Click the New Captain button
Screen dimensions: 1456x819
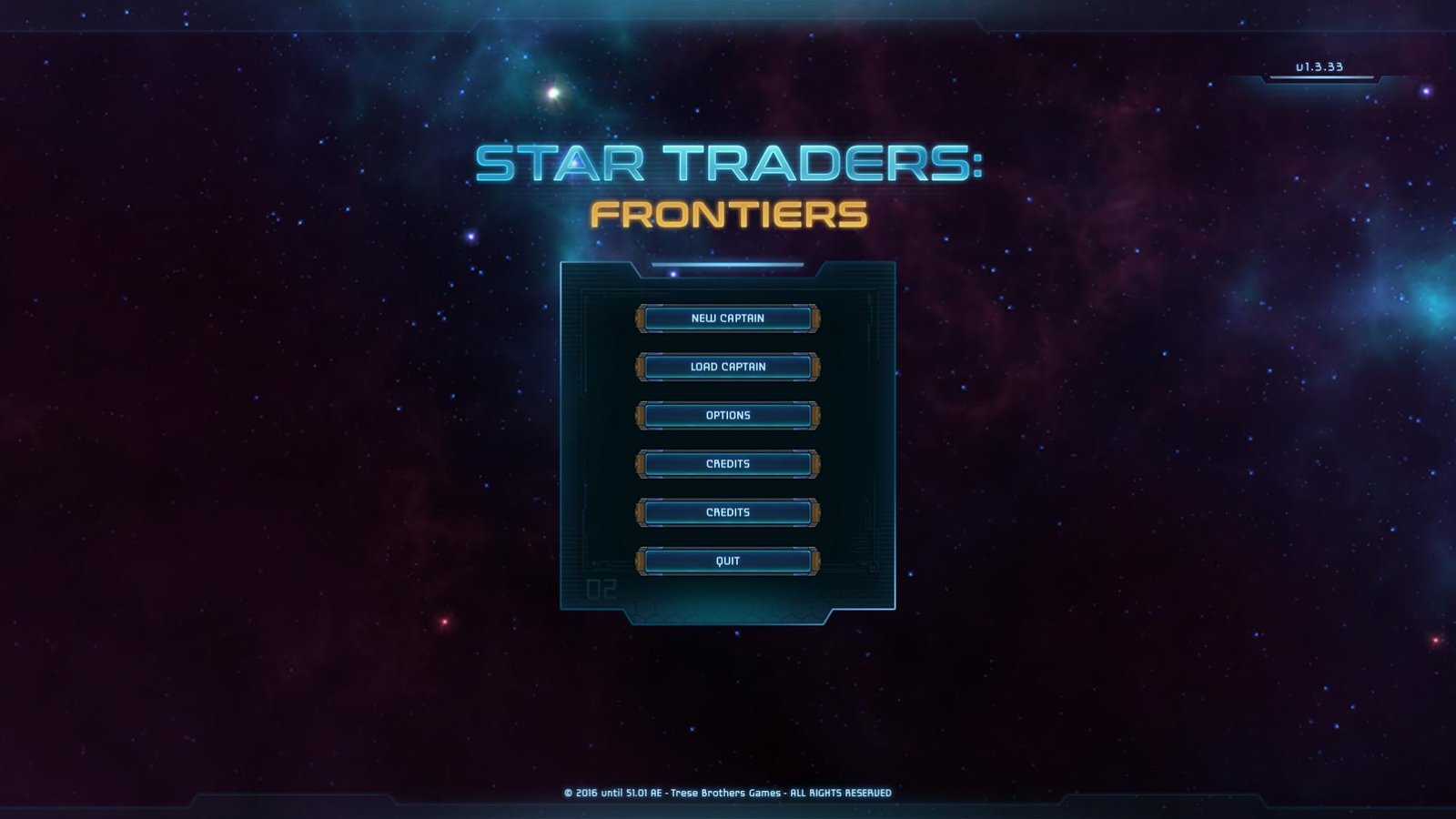[728, 318]
